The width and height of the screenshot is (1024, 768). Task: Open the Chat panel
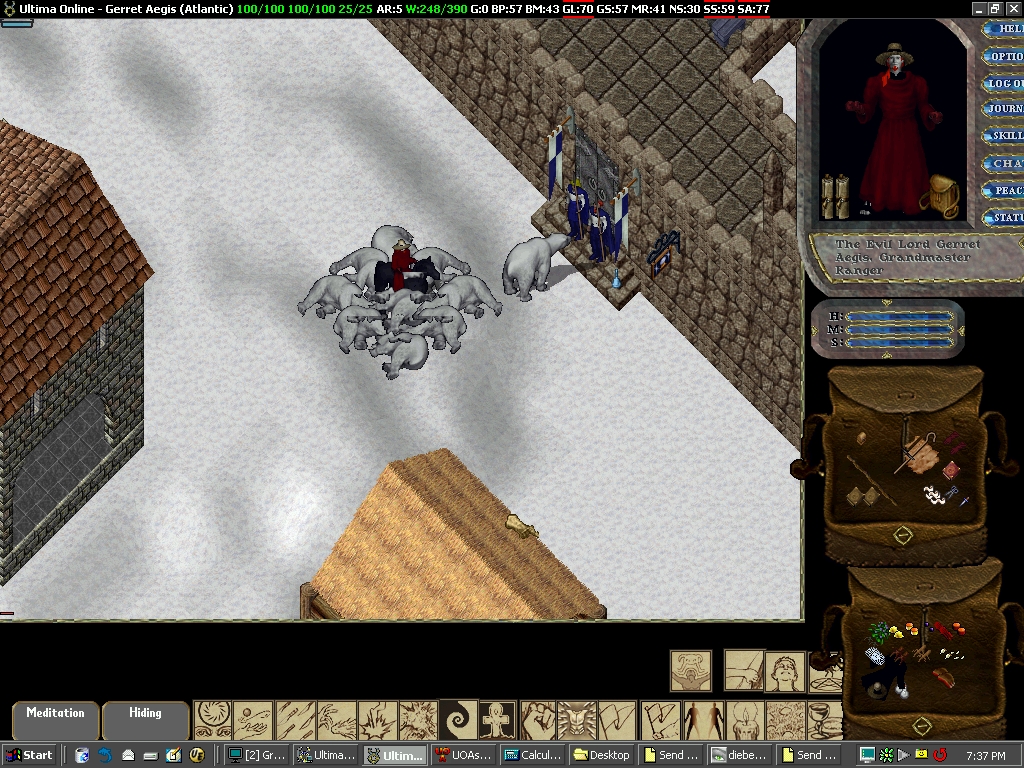(x=1005, y=163)
